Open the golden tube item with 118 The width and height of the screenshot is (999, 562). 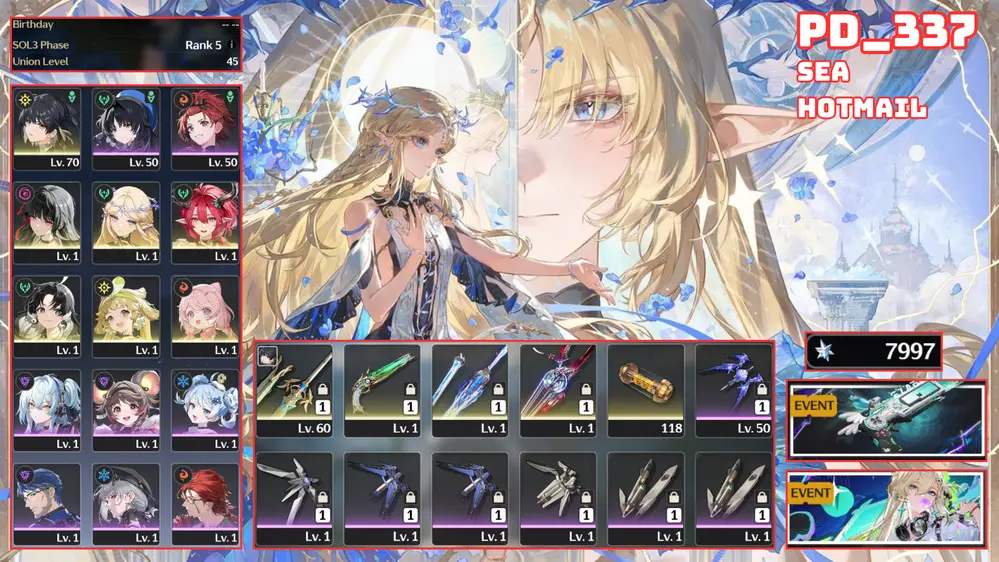point(646,390)
